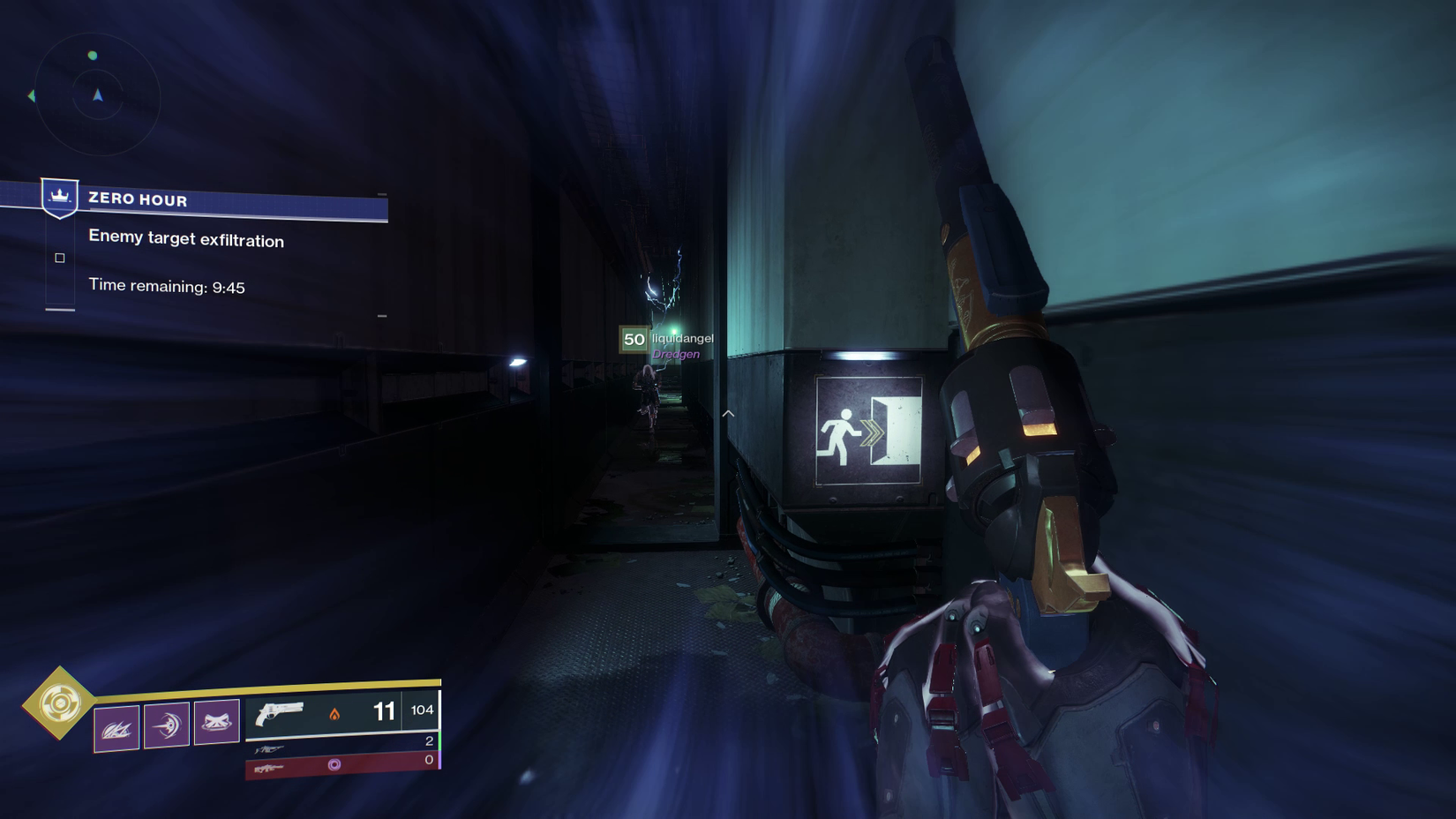Click the level 50 badge
Screen dimensions: 1456x819
[x=632, y=339]
